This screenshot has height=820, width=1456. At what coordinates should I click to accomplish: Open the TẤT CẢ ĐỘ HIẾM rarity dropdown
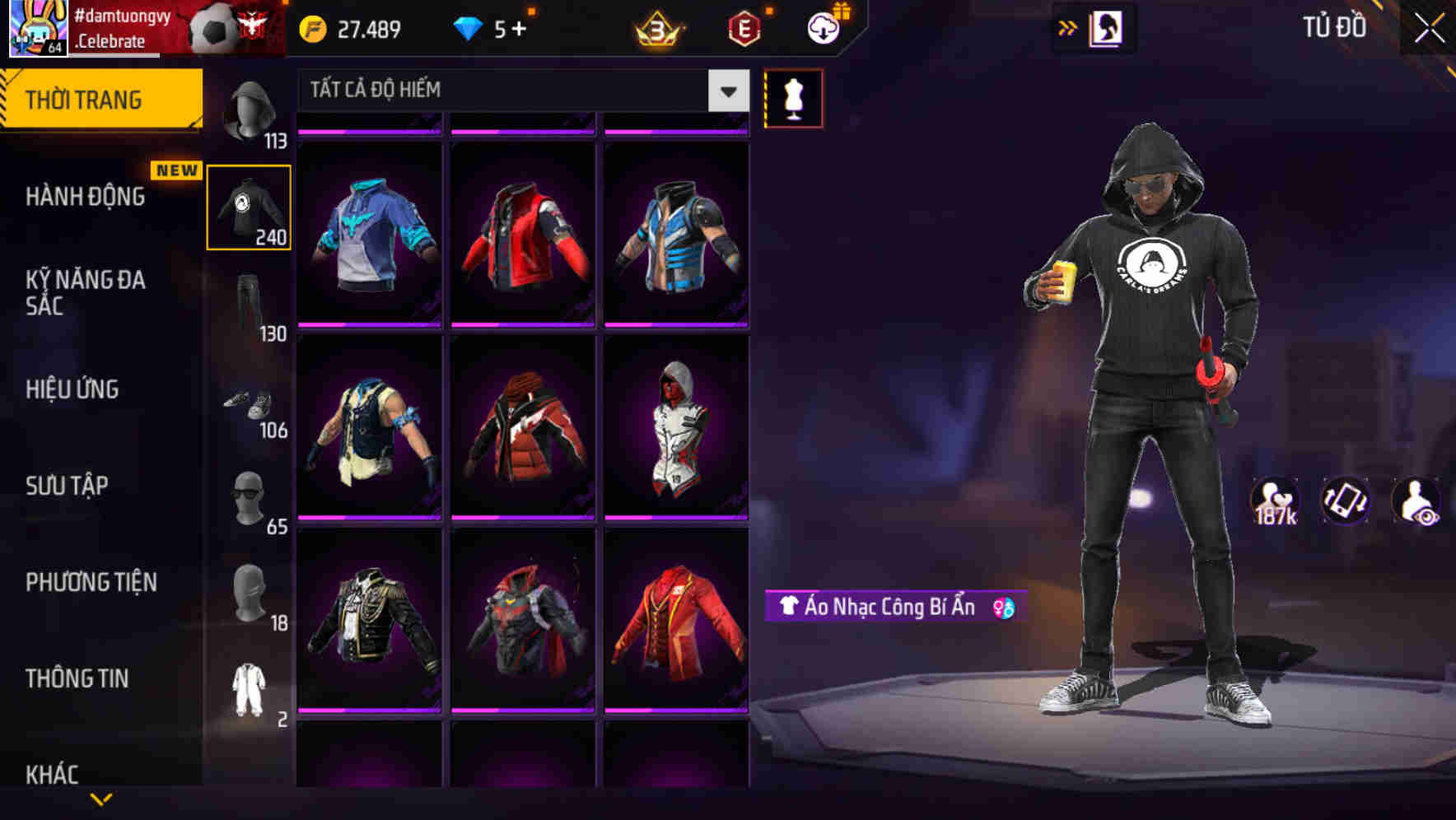pos(519,91)
